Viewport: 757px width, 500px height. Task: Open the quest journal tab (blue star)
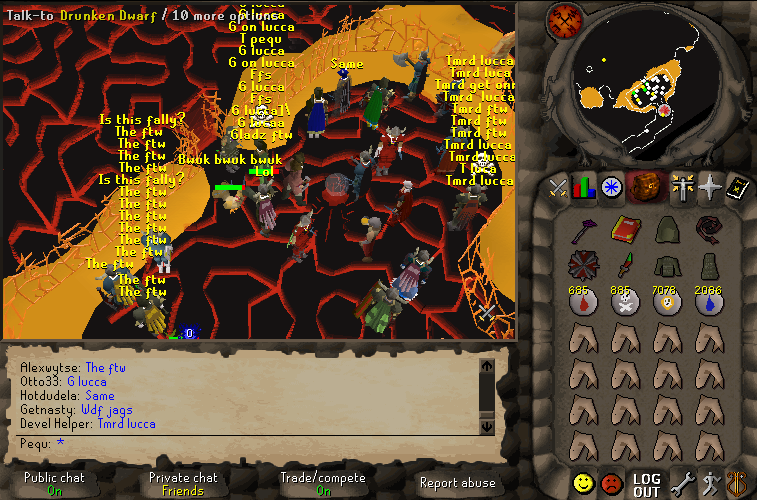click(x=611, y=186)
